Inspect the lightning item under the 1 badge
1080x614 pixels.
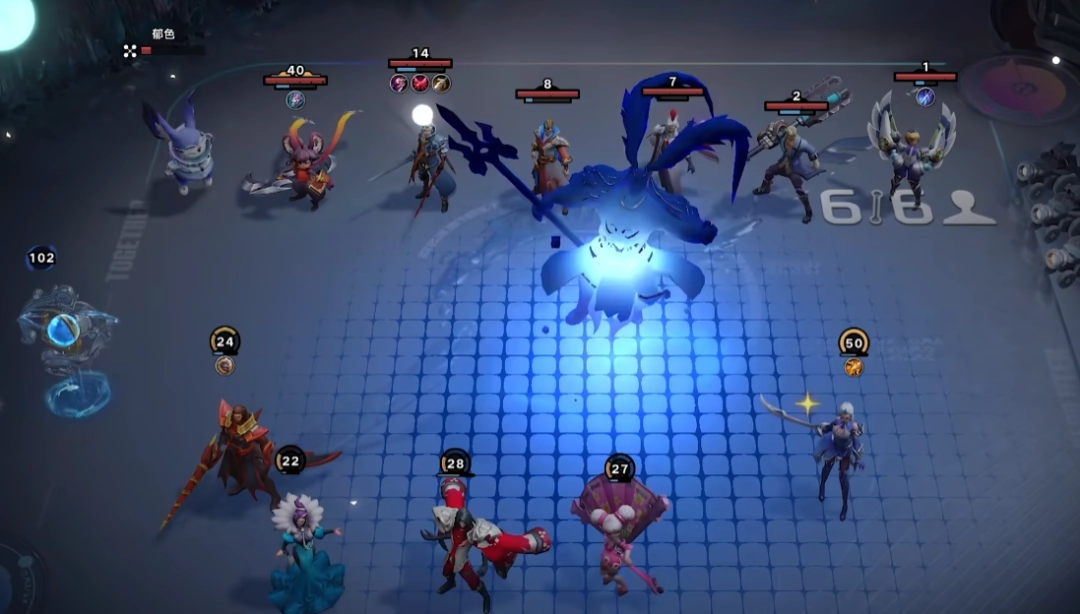[925, 96]
